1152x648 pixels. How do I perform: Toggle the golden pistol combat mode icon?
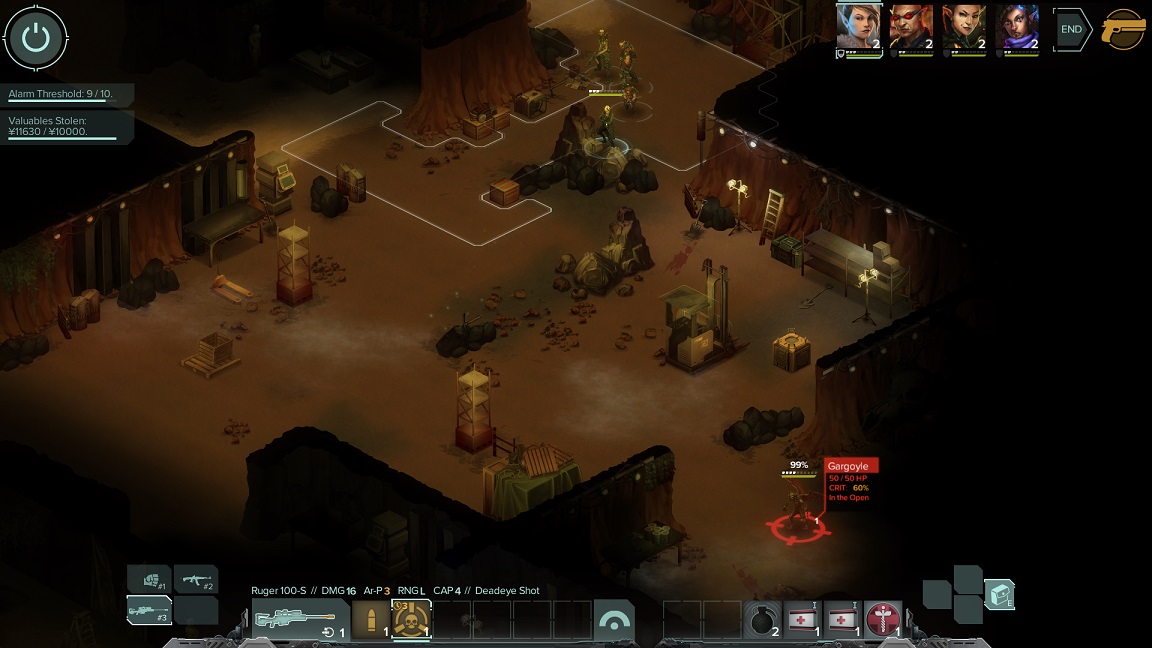1123,30
